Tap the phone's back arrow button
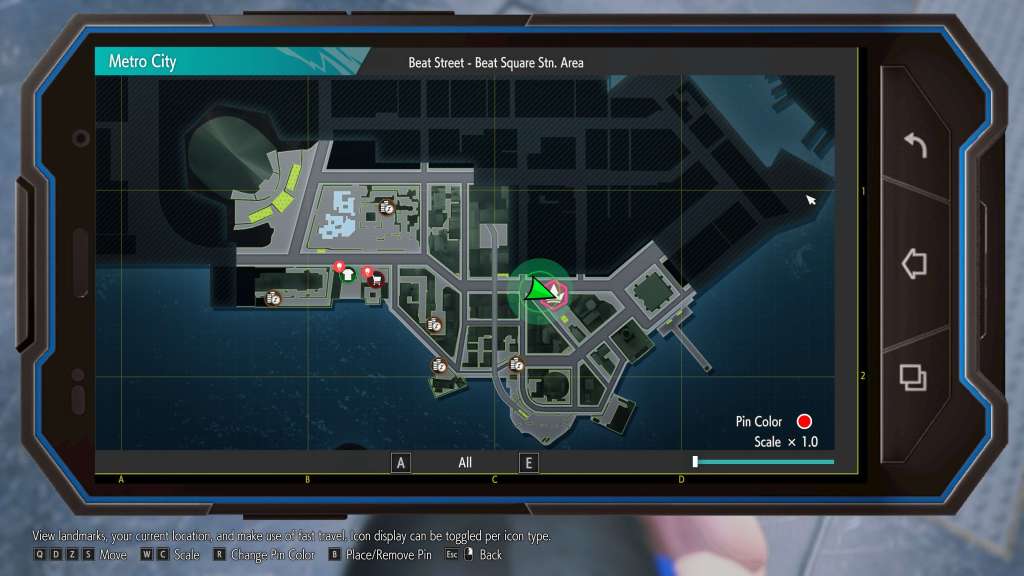Screen dimensions: 1024x576 tap(914, 146)
